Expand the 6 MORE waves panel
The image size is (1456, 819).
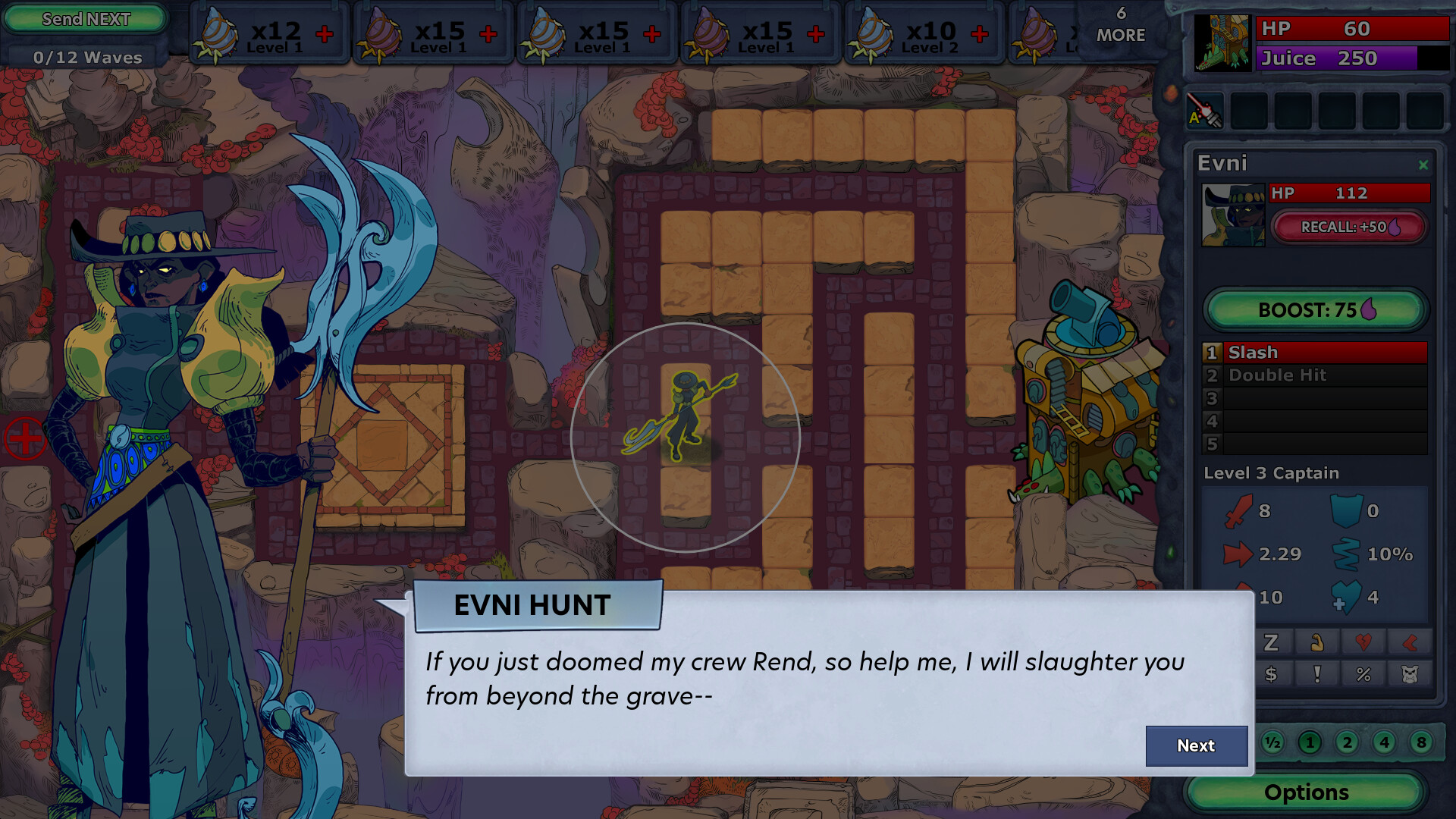point(1120,27)
